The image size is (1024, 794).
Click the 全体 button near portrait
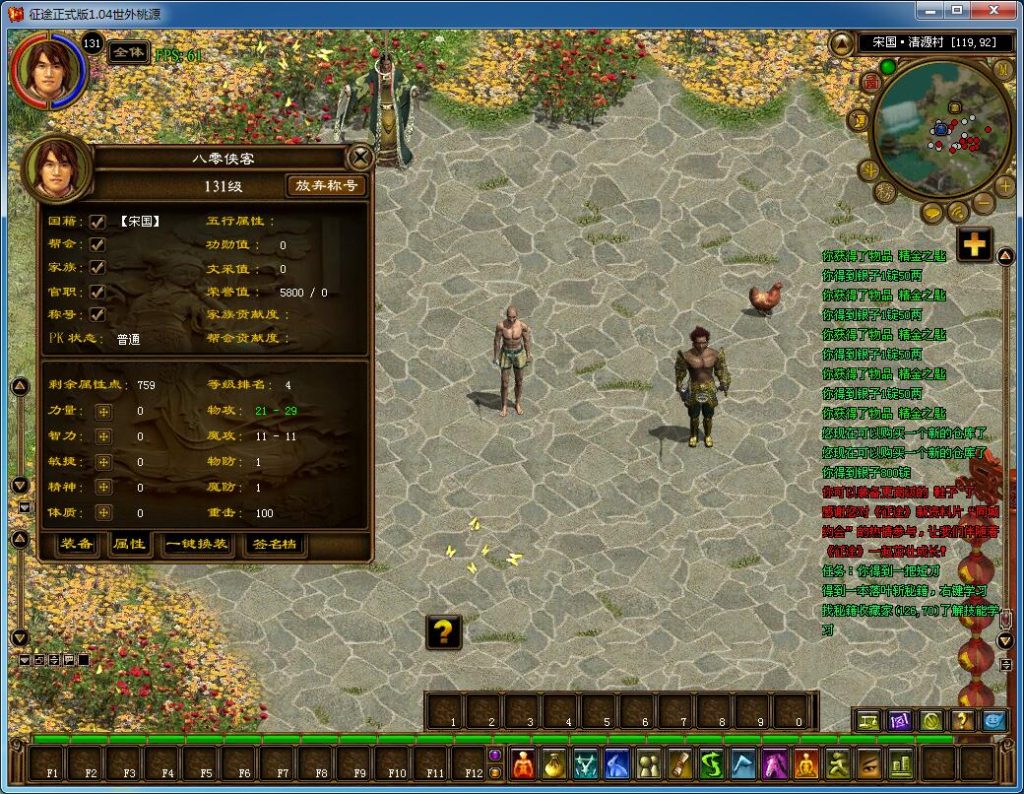[127, 52]
